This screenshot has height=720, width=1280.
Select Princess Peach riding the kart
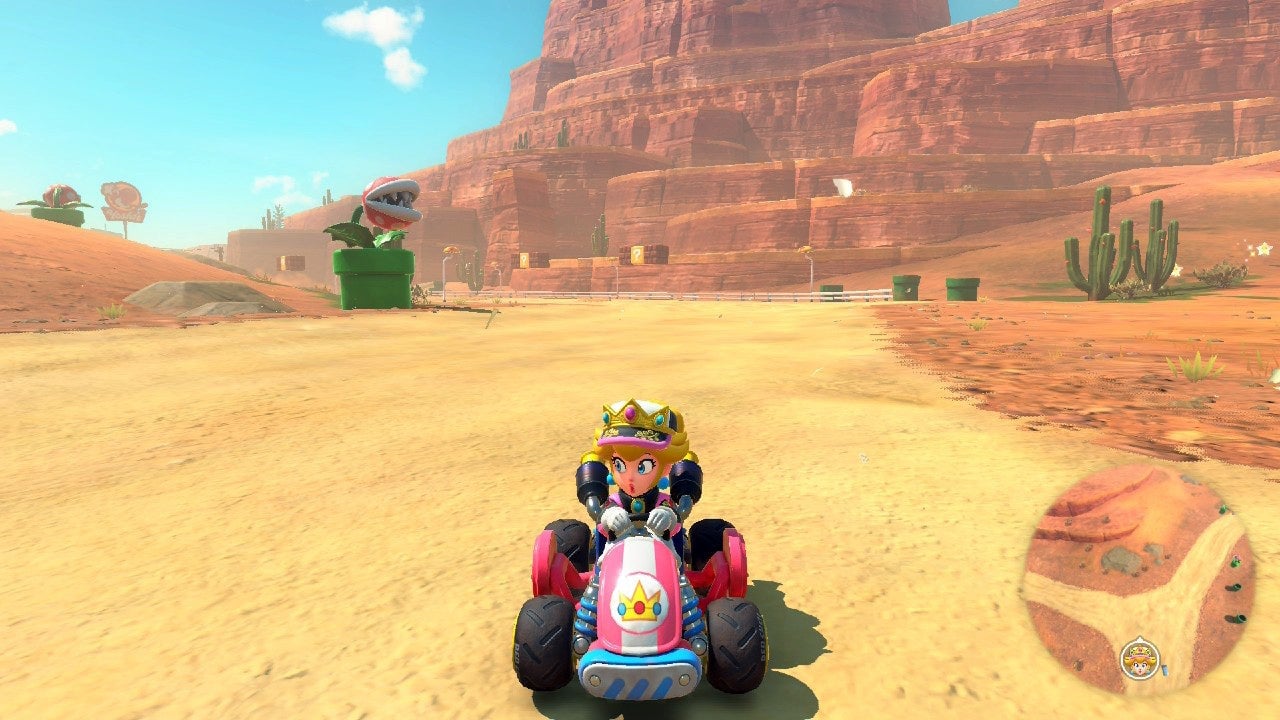pos(635,470)
